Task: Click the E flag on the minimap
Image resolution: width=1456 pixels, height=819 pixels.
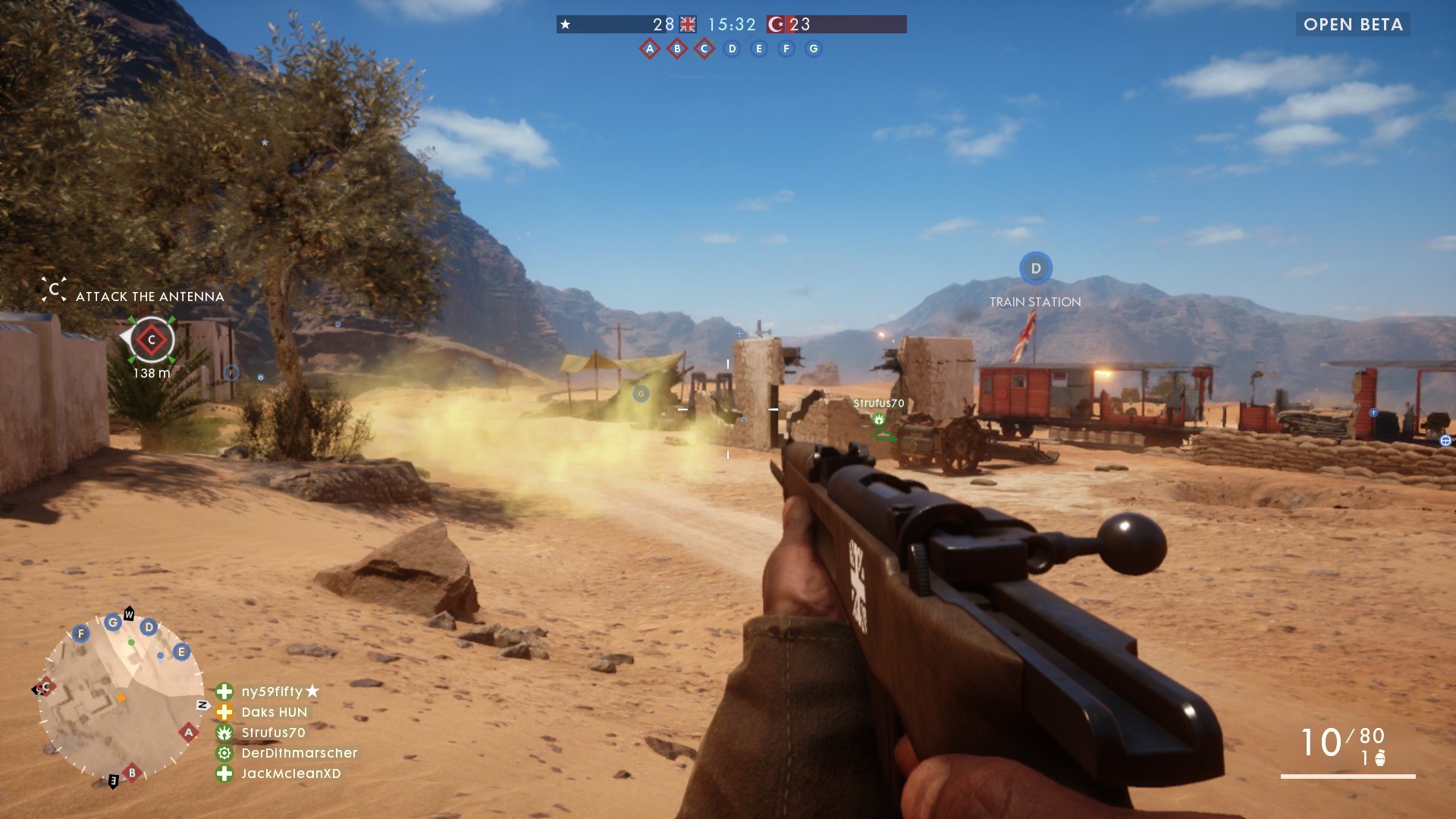Action: tap(180, 652)
